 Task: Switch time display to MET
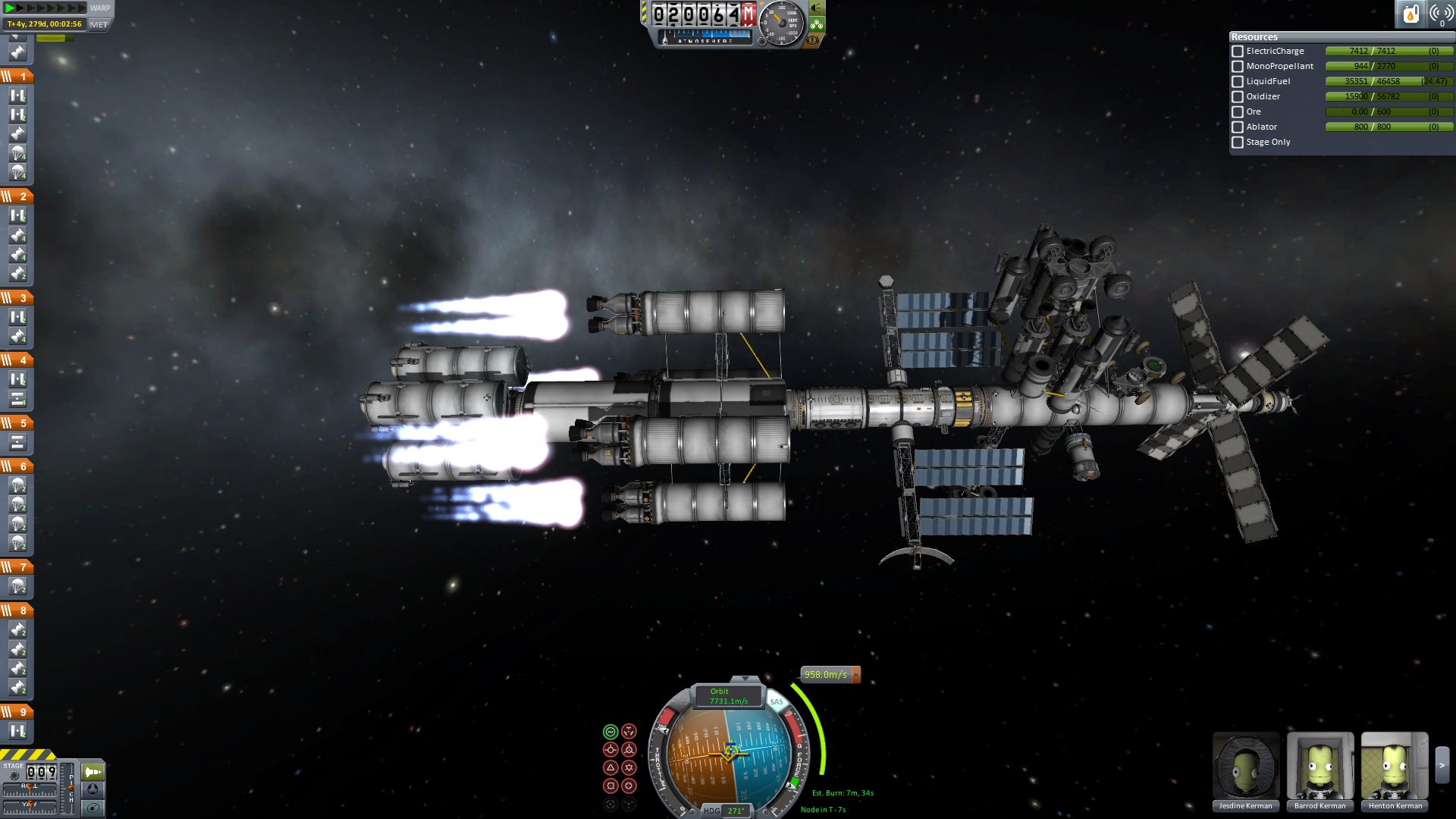(x=99, y=24)
